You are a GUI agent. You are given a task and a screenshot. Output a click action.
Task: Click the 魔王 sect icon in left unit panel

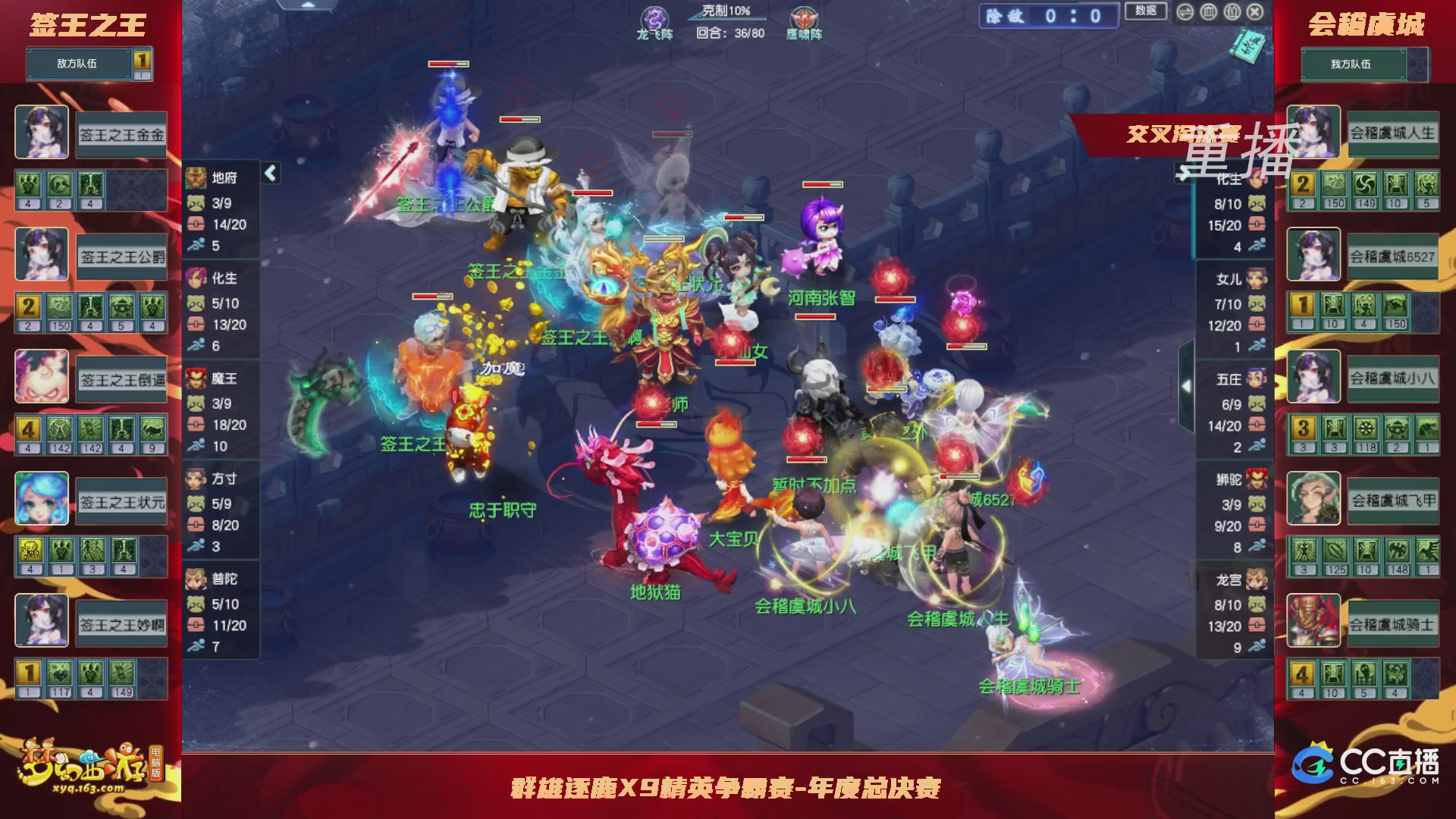(x=196, y=379)
